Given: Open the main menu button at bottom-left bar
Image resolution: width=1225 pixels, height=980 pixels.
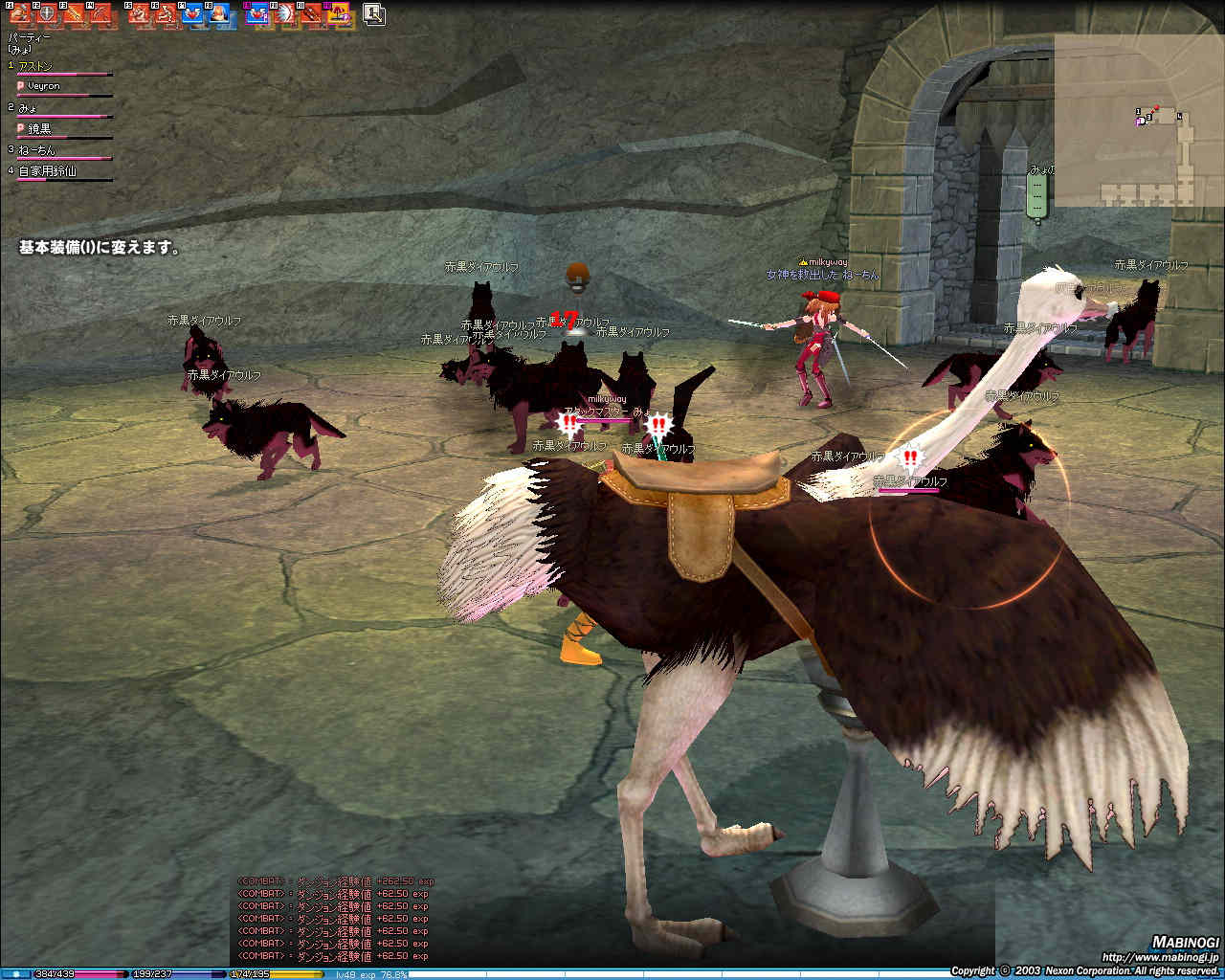Looking at the screenshot, I should tap(15, 974).
